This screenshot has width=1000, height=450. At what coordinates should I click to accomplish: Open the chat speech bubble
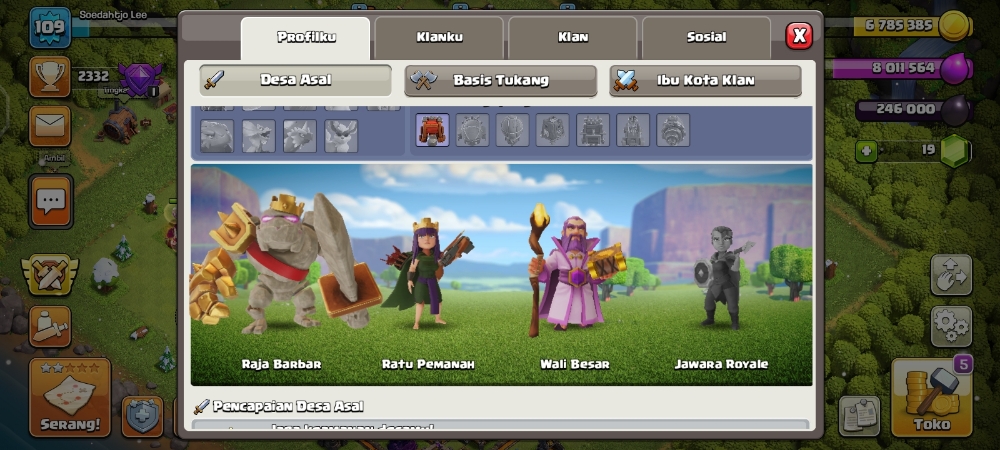pyautogui.click(x=49, y=200)
